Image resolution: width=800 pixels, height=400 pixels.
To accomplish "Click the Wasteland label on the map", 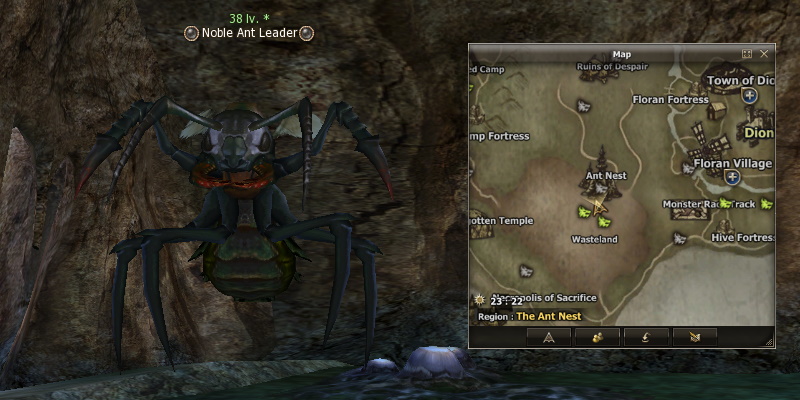I will [594, 240].
